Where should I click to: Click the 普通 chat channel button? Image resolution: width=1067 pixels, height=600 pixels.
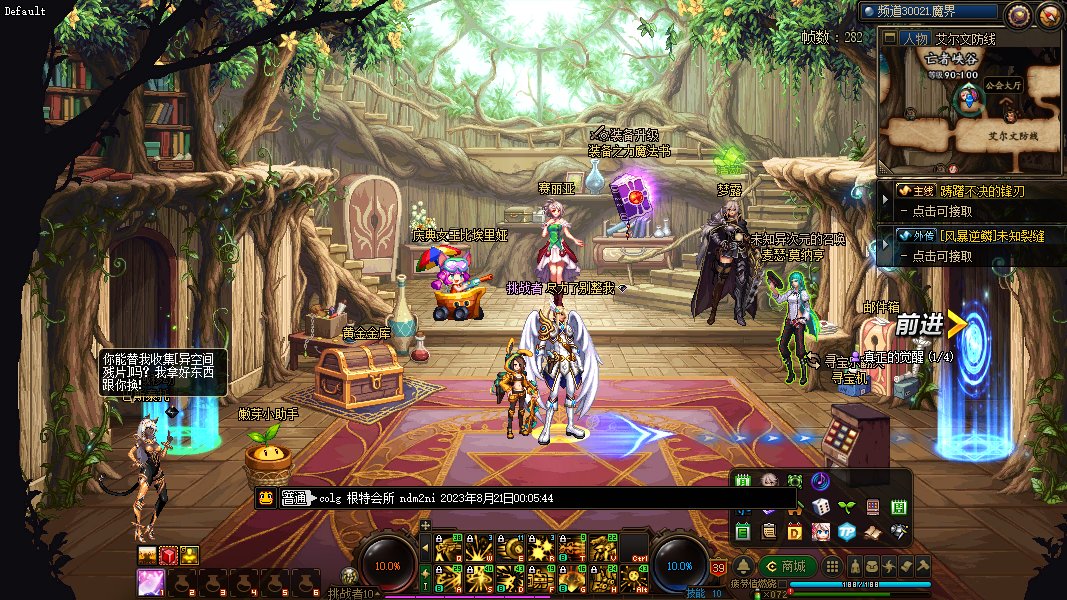pos(295,498)
